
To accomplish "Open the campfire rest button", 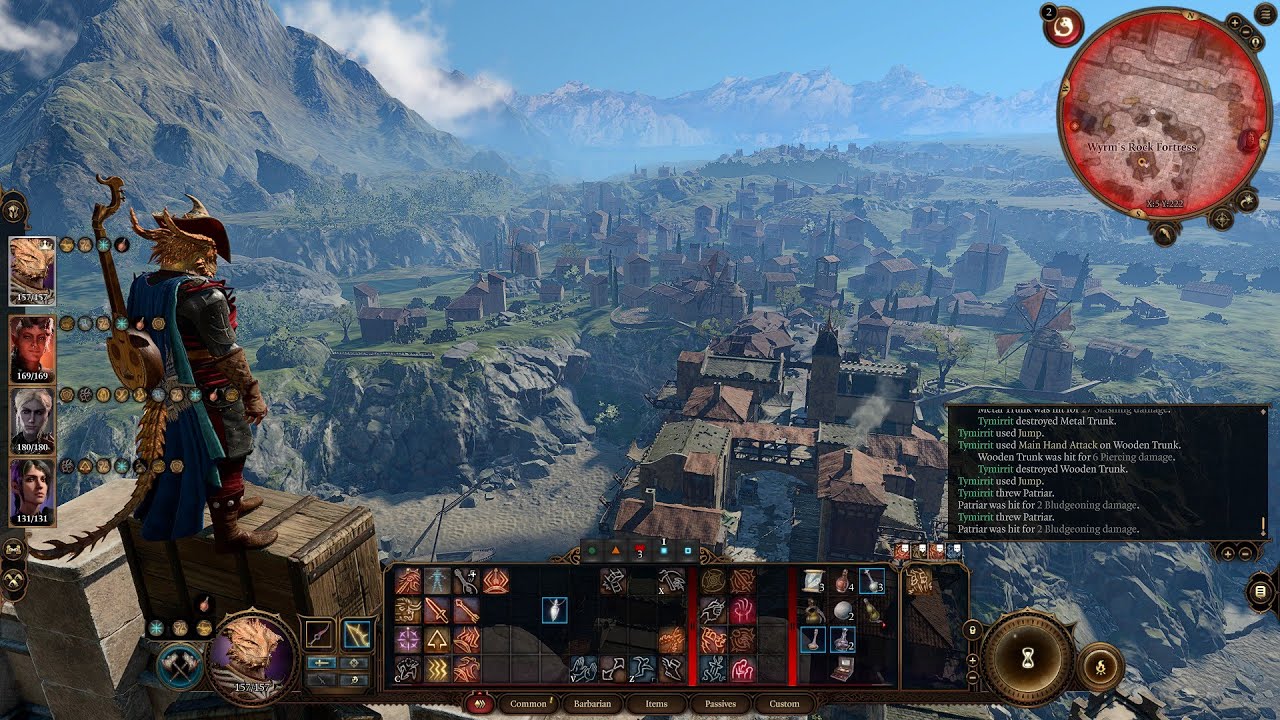I will pyautogui.click(x=1101, y=668).
